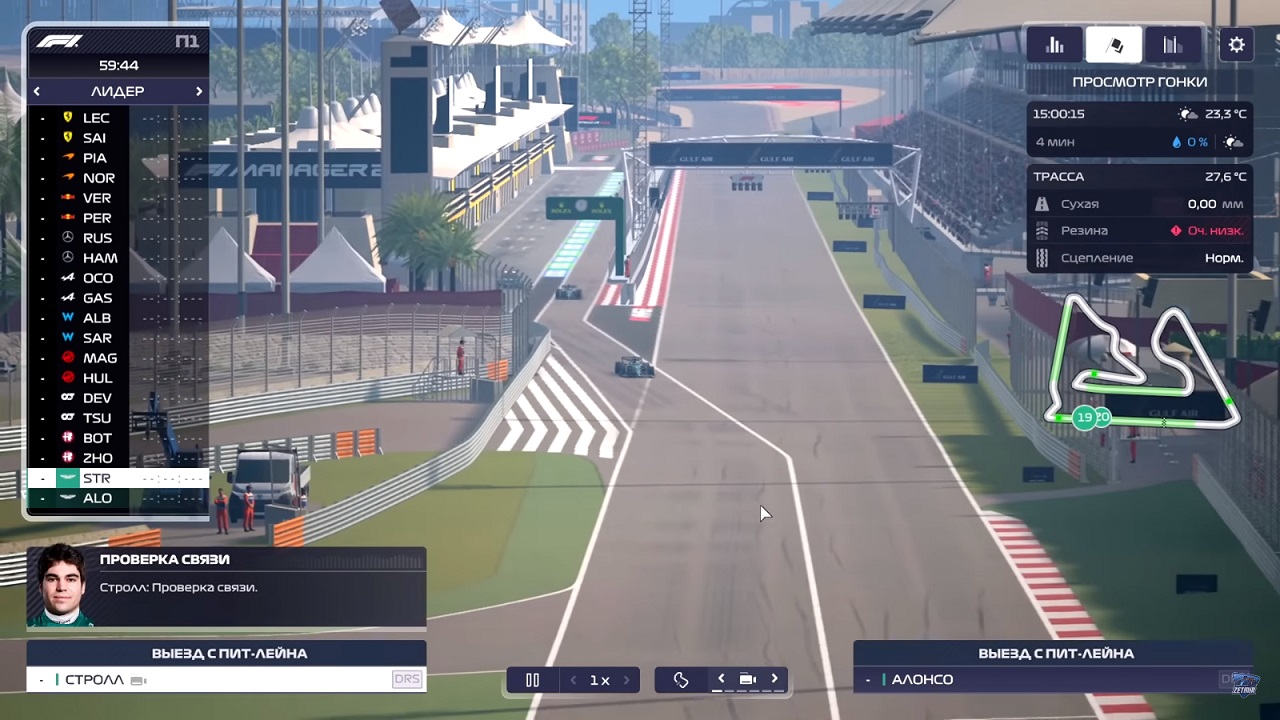Image resolution: width=1280 pixels, height=720 pixels.
Task: Open the session standings icon panel
Action: (1055, 44)
